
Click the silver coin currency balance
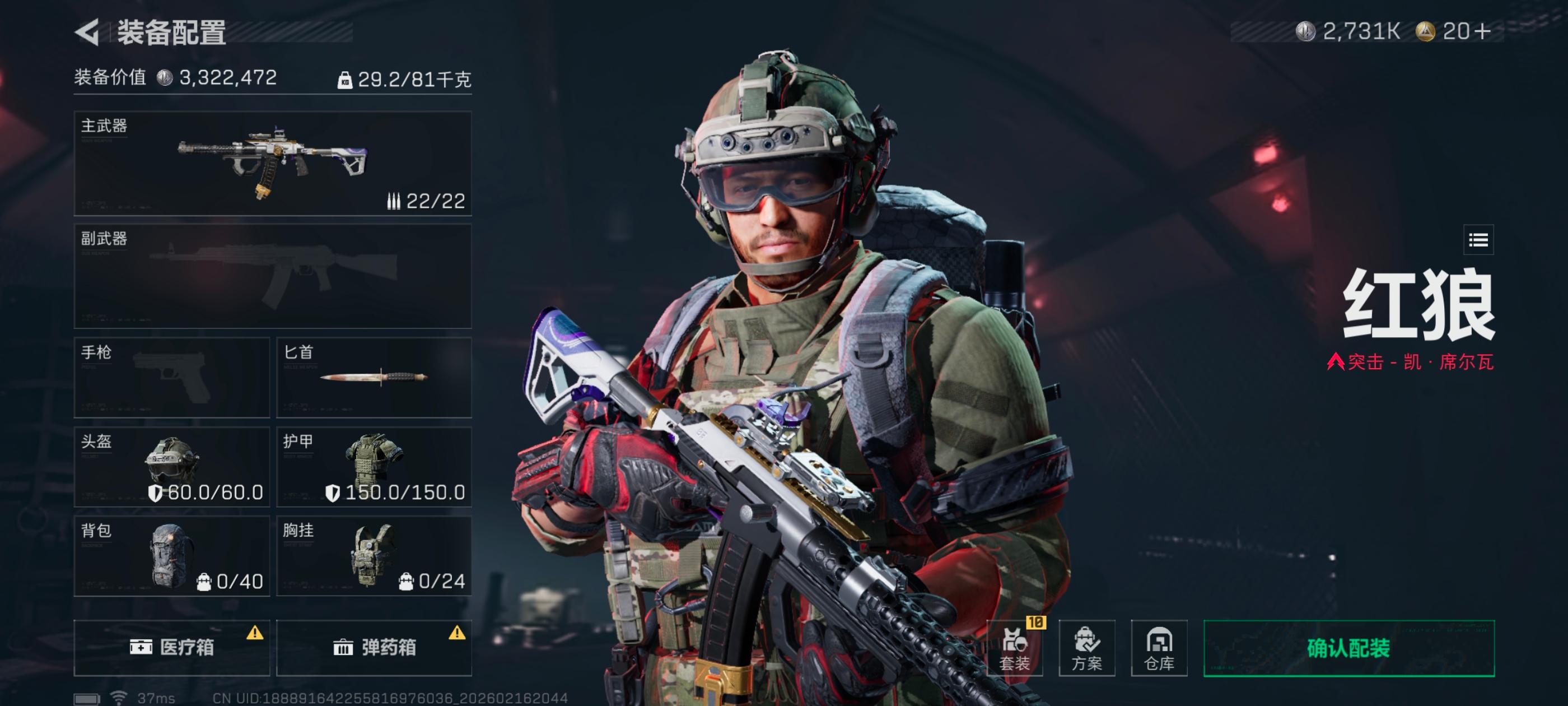1349,32
